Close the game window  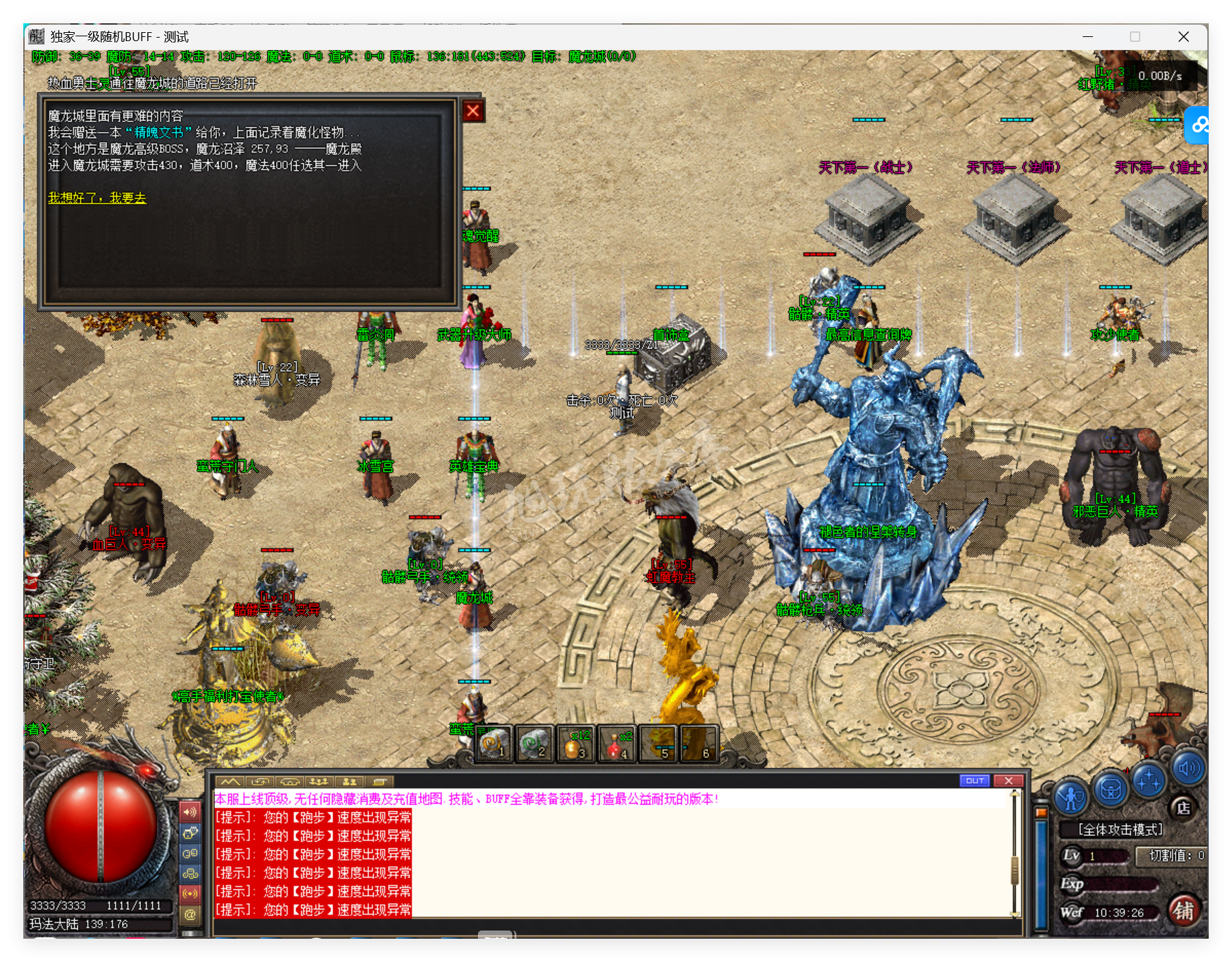[1183, 37]
